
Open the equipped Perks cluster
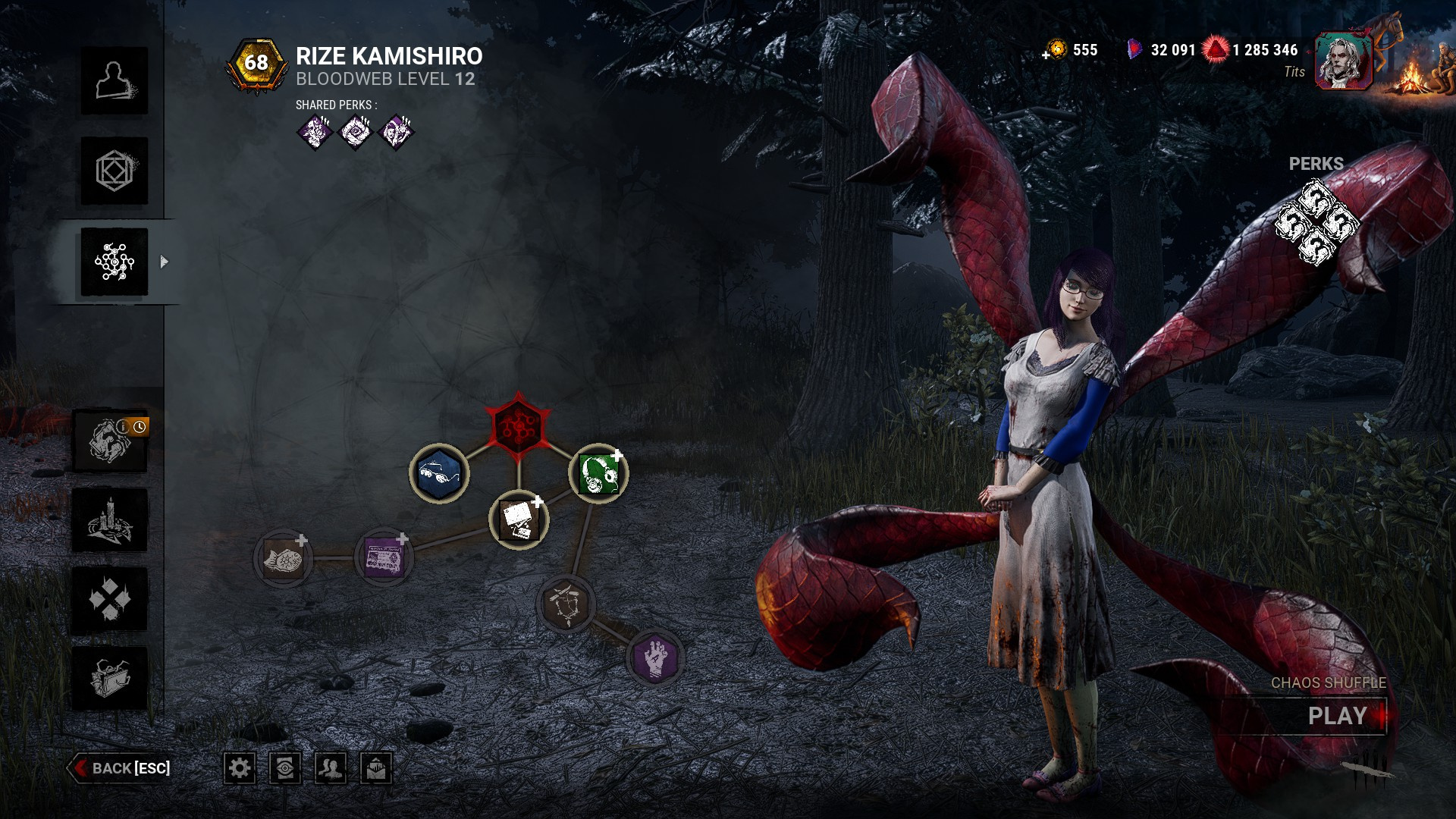coord(1316,223)
